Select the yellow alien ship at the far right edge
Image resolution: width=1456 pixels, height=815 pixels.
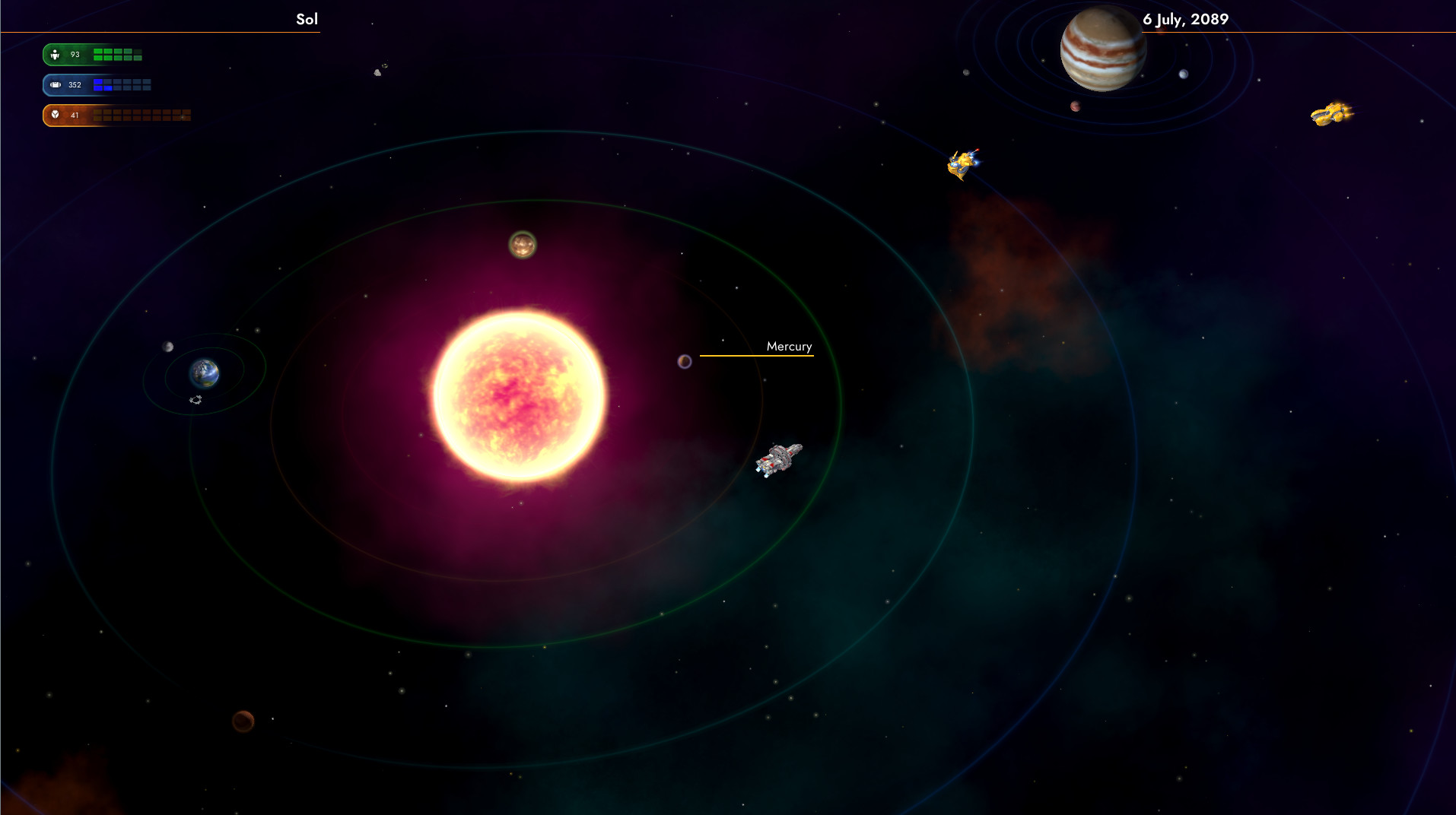1331,114
